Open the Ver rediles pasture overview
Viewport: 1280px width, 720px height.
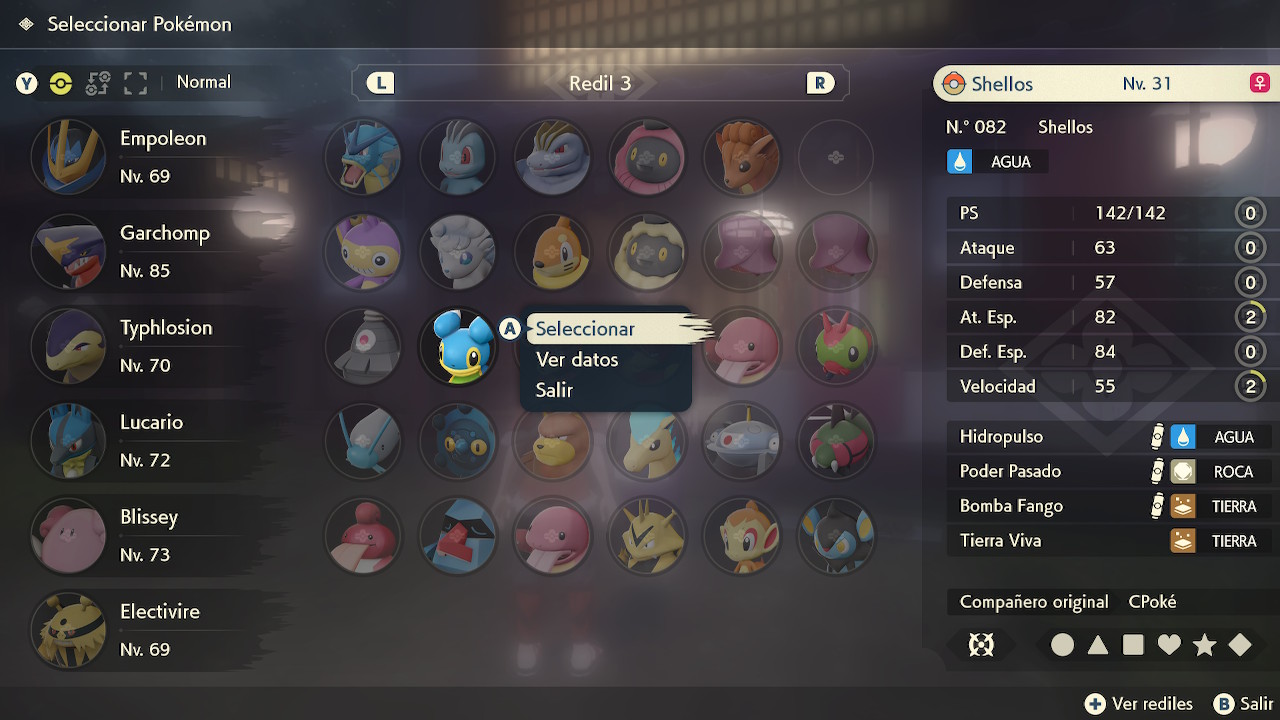(1139, 704)
